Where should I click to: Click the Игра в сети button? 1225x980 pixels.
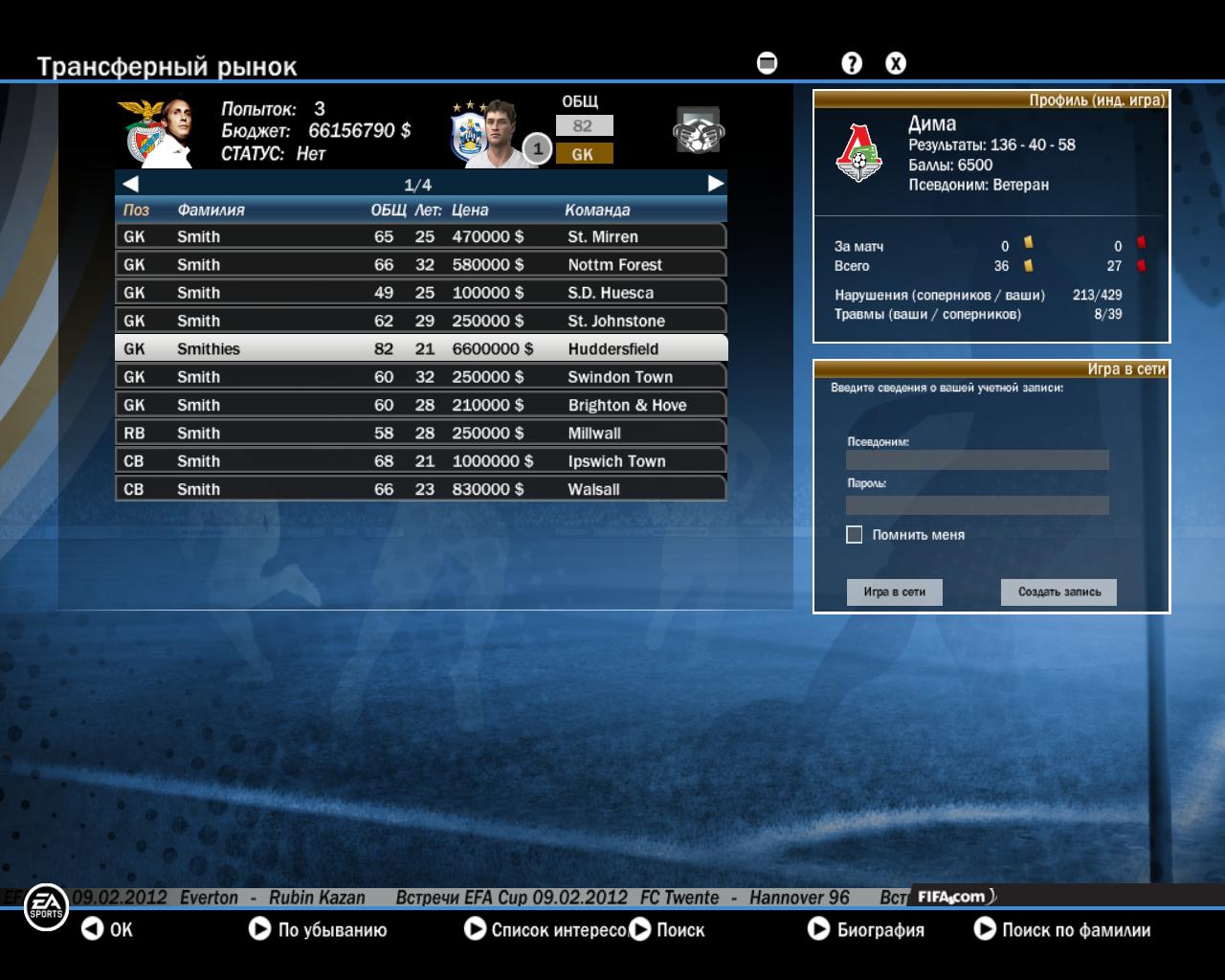coord(894,592)
